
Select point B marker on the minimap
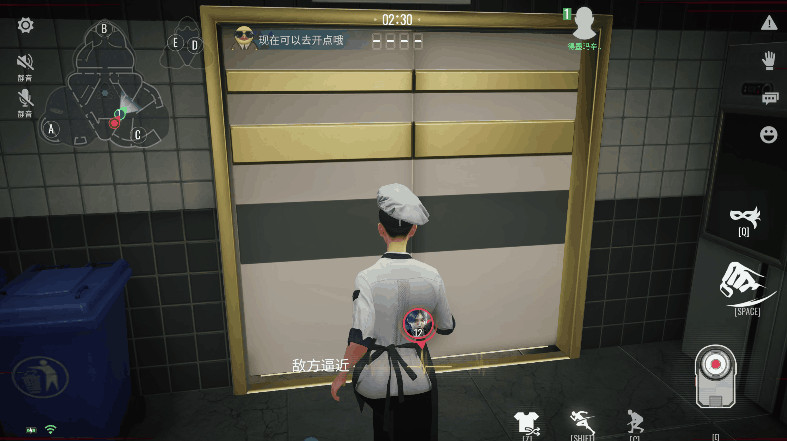pos(103,29)
